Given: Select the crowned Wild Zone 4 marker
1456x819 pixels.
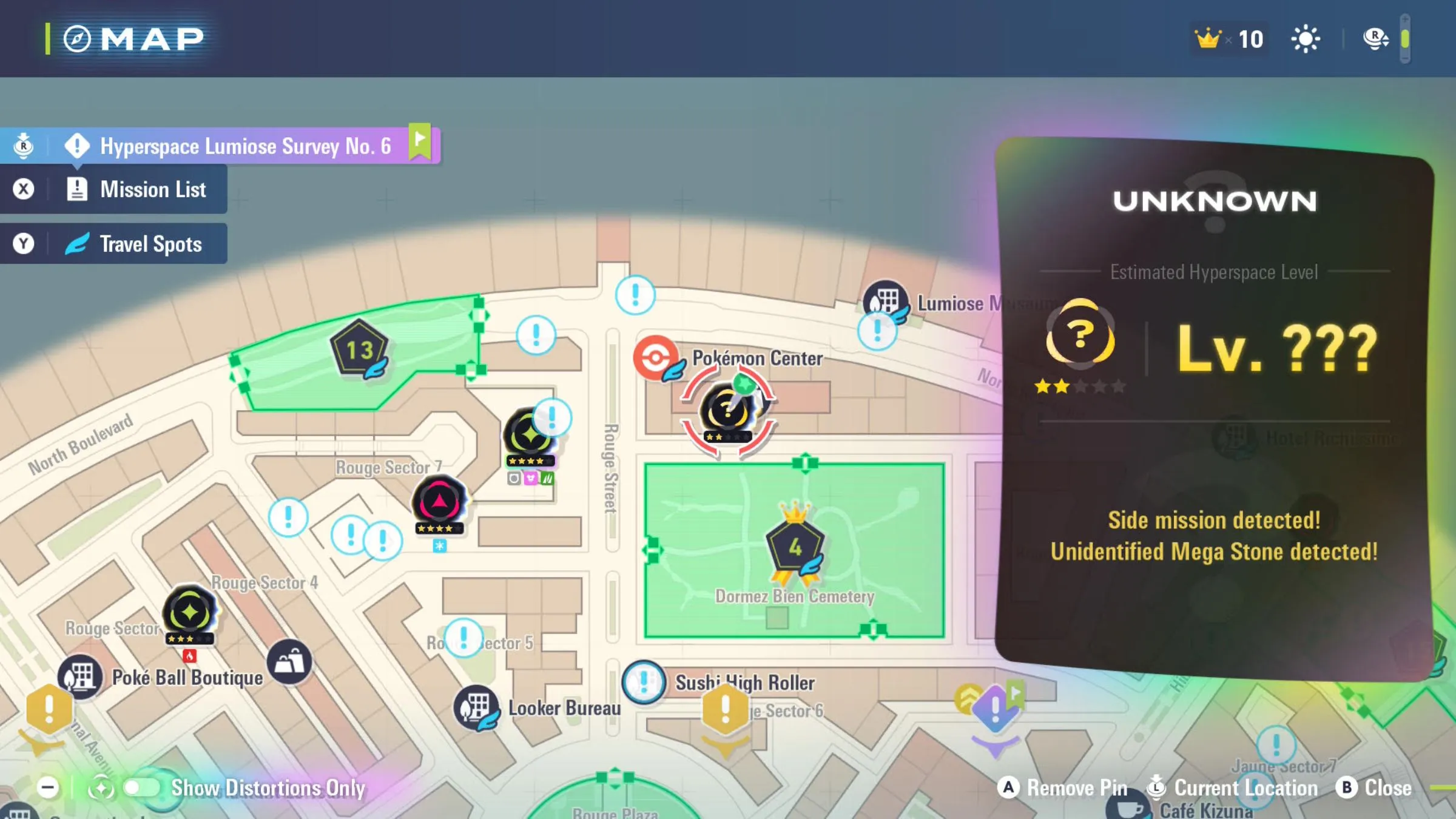Looking at the screenshot, I should (x=795, y=547).
